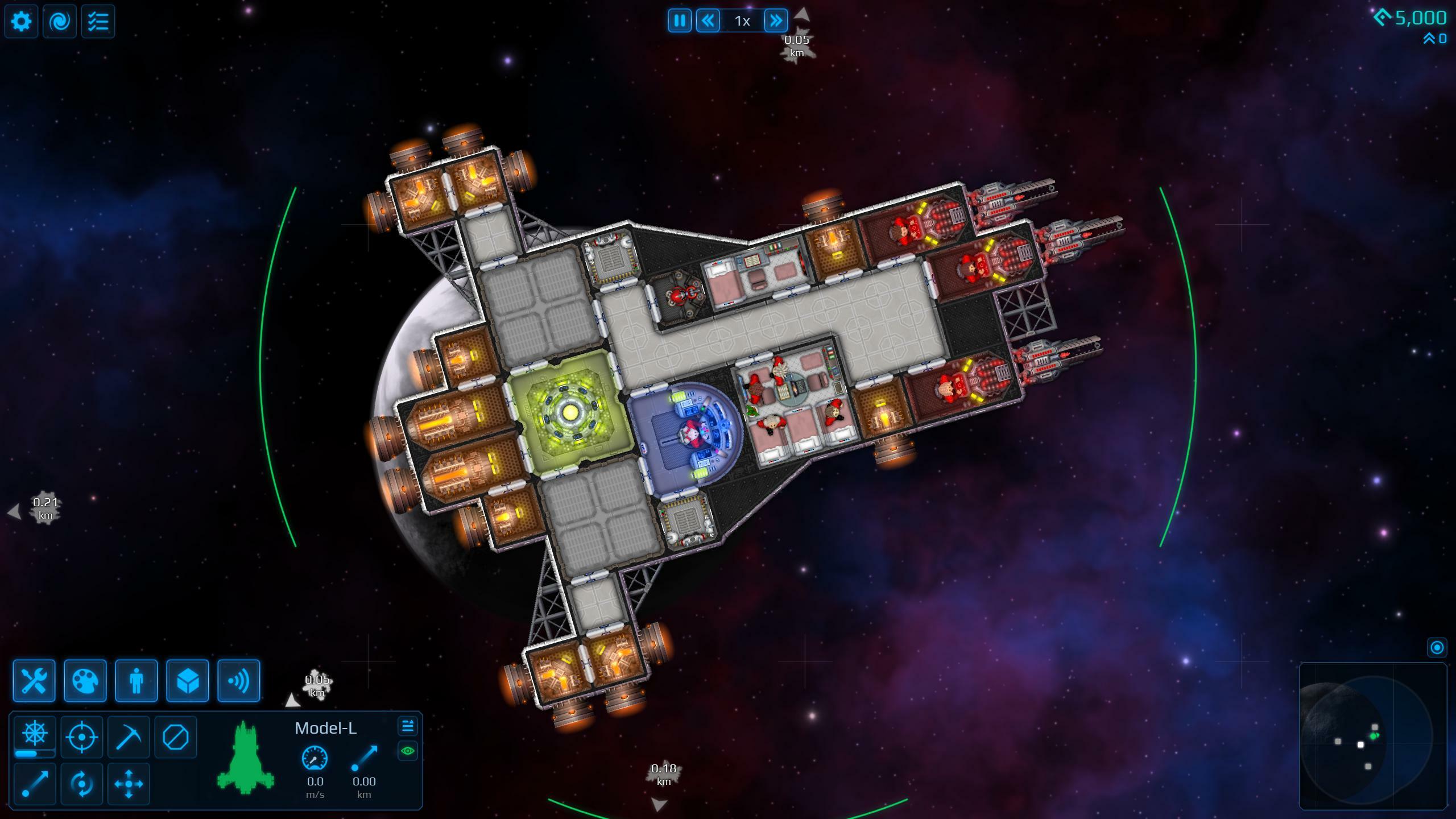Image resolution: width=1456 pixels, height=819 pixels.
Task: Increase game speed with fast-forward arrows
Action: (776, 21)
